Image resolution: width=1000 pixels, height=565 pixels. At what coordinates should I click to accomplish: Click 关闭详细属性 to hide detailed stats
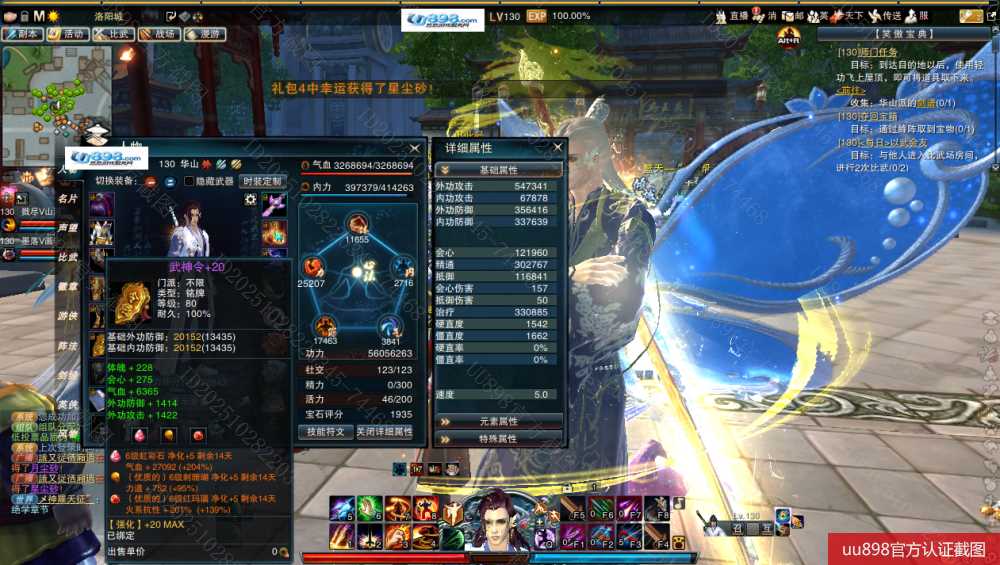pyautogui.click(x=385, y=432)
